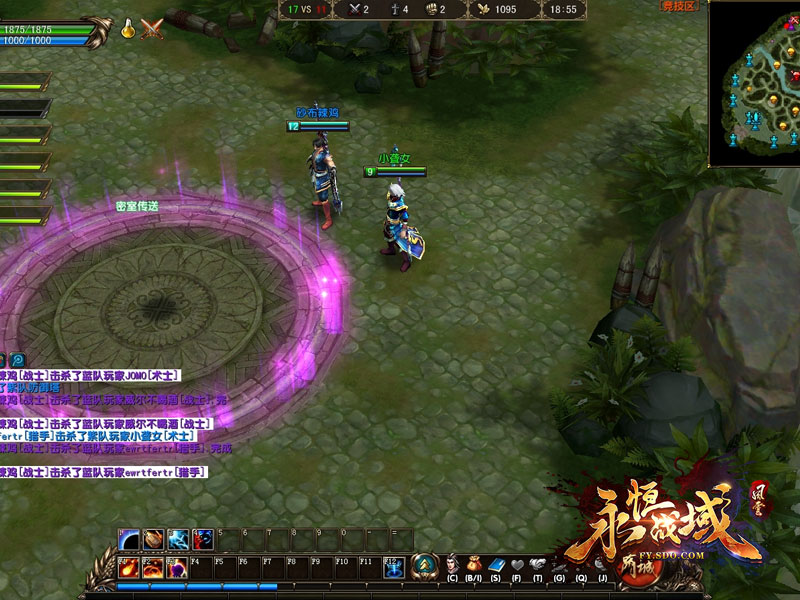Open the guild menu icon (G)
This screenshot has width=800, height=600.
560,566
